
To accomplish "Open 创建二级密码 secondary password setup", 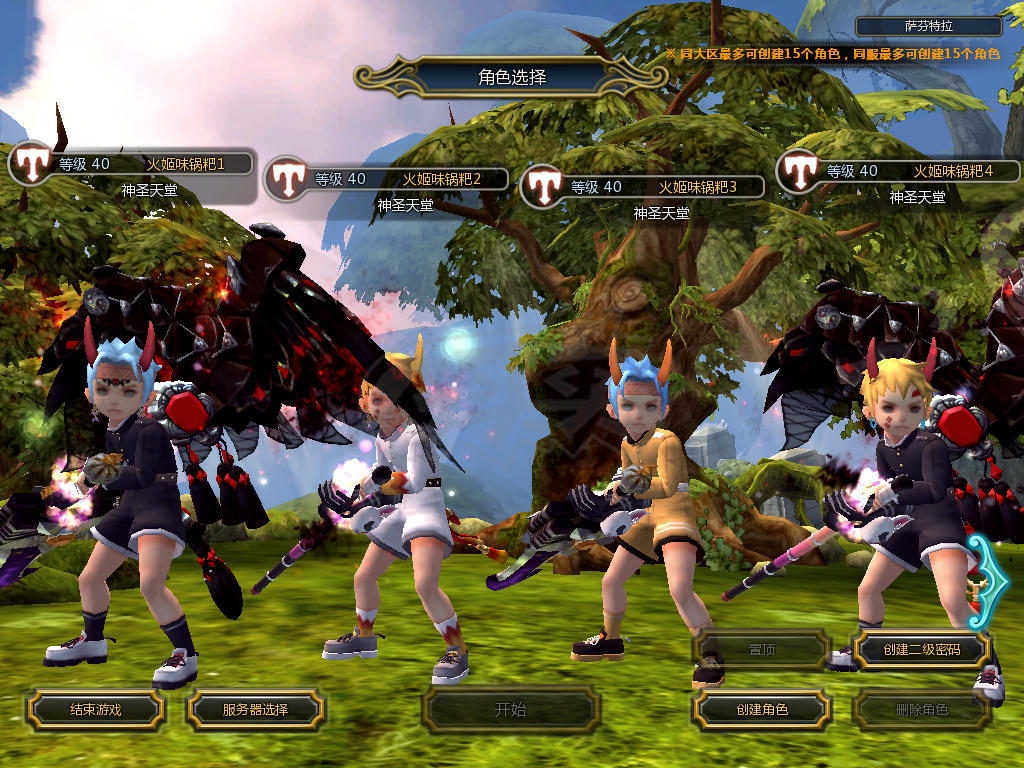I will click(921, 650).
